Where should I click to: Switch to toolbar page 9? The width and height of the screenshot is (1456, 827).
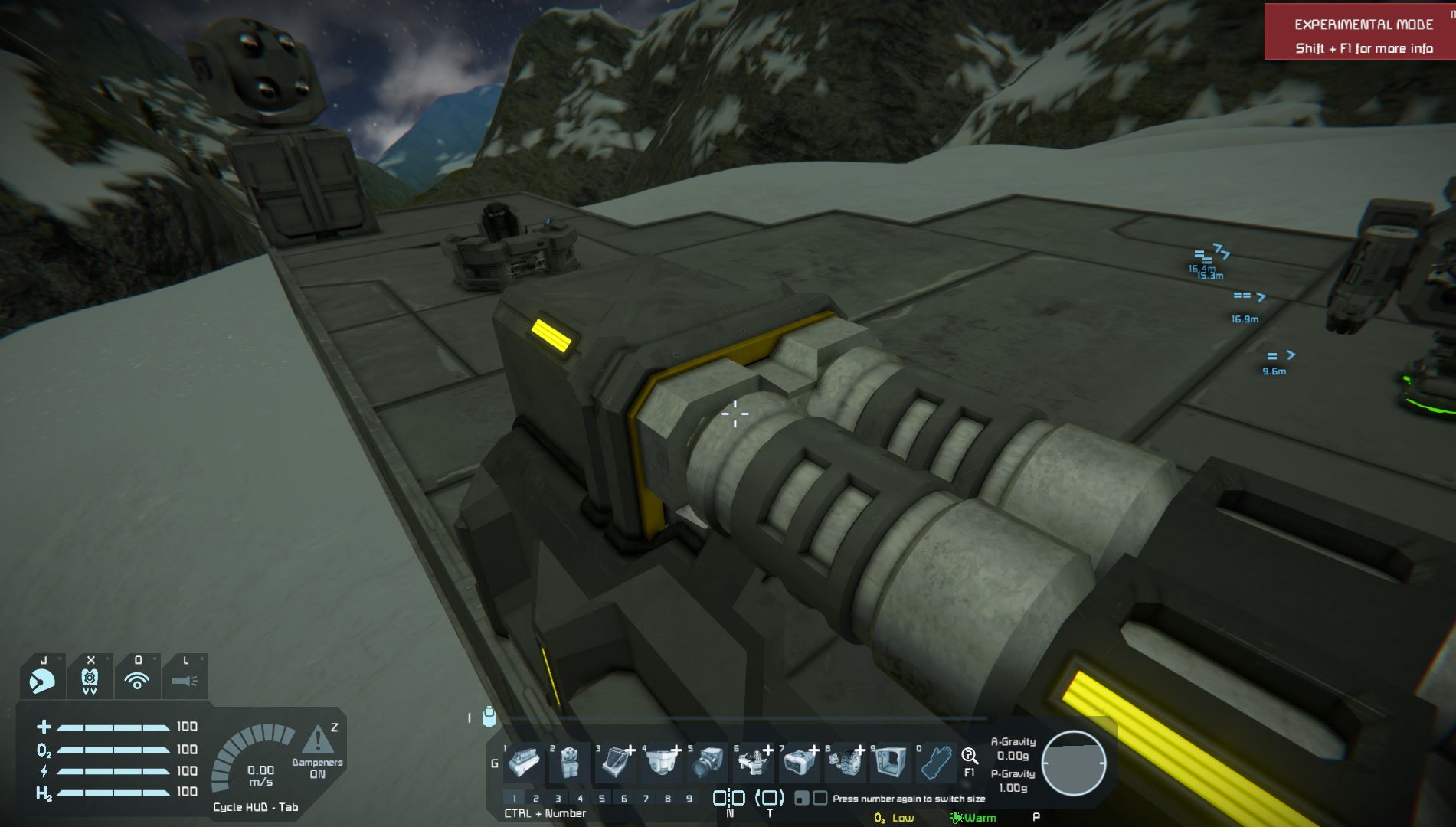pos(689,799)
